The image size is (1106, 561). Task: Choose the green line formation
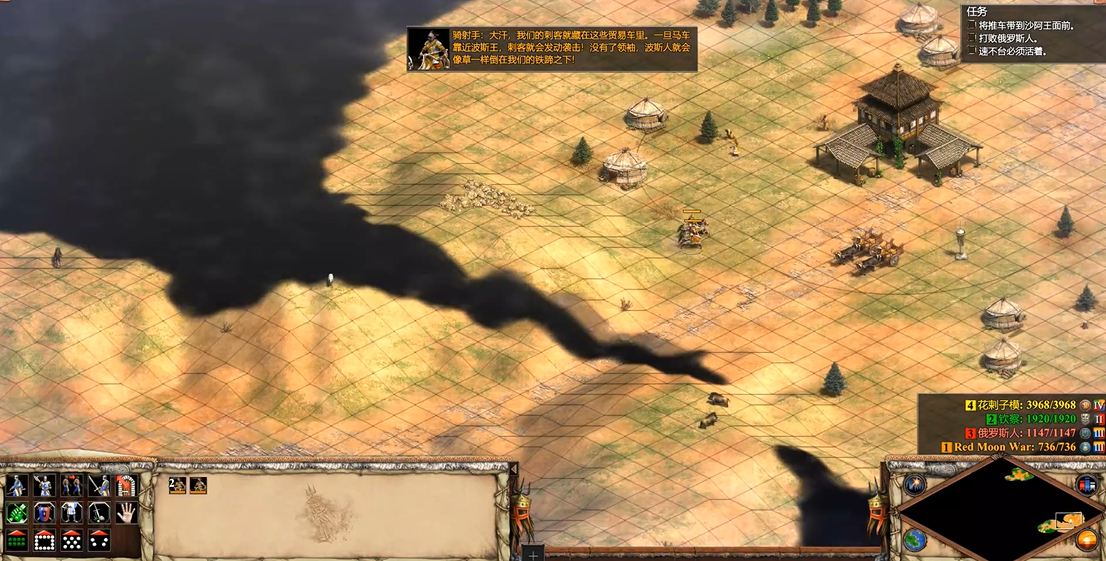tap(17, 540)
